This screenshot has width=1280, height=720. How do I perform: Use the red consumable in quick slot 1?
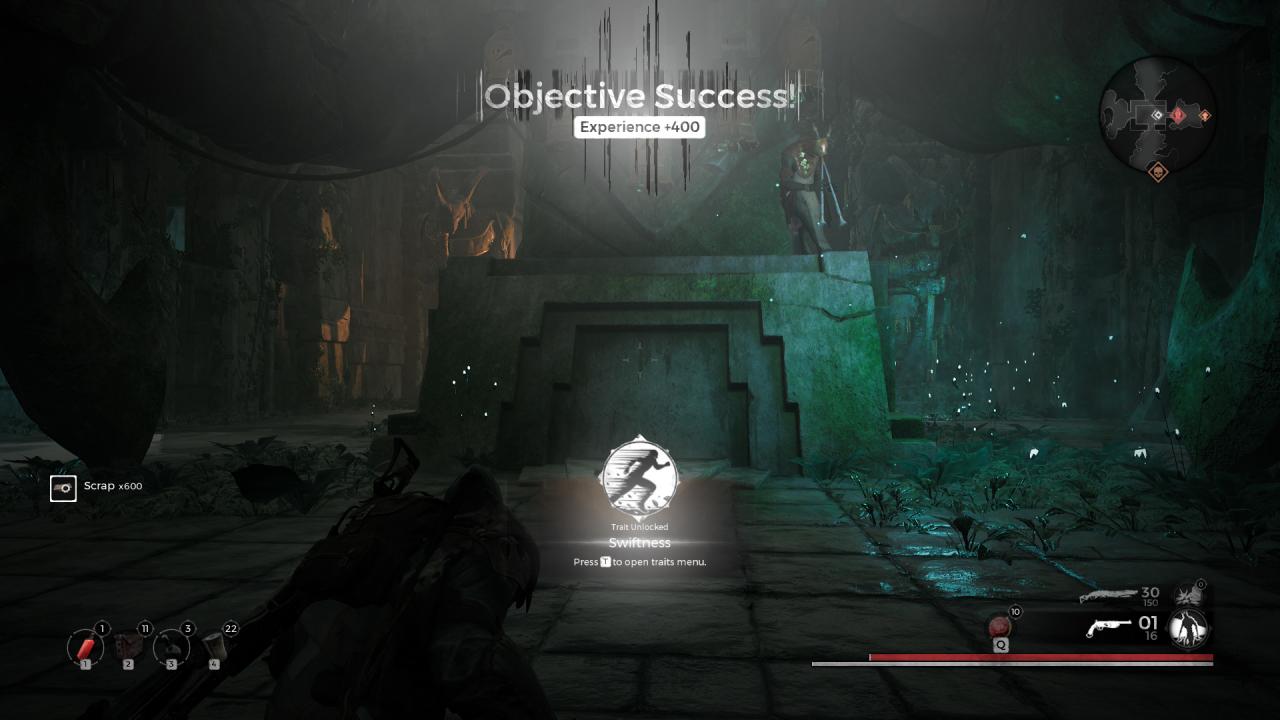tap(85, 647)
